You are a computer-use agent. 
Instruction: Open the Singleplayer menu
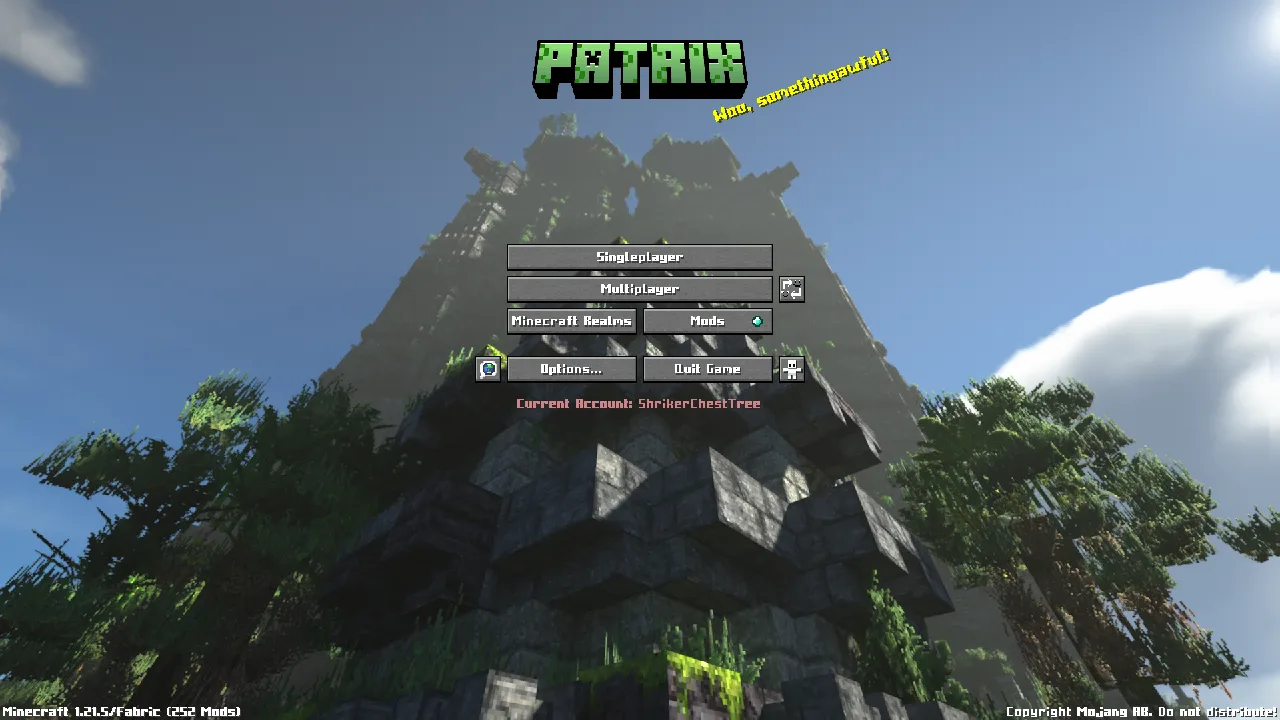tap(640, 257)
